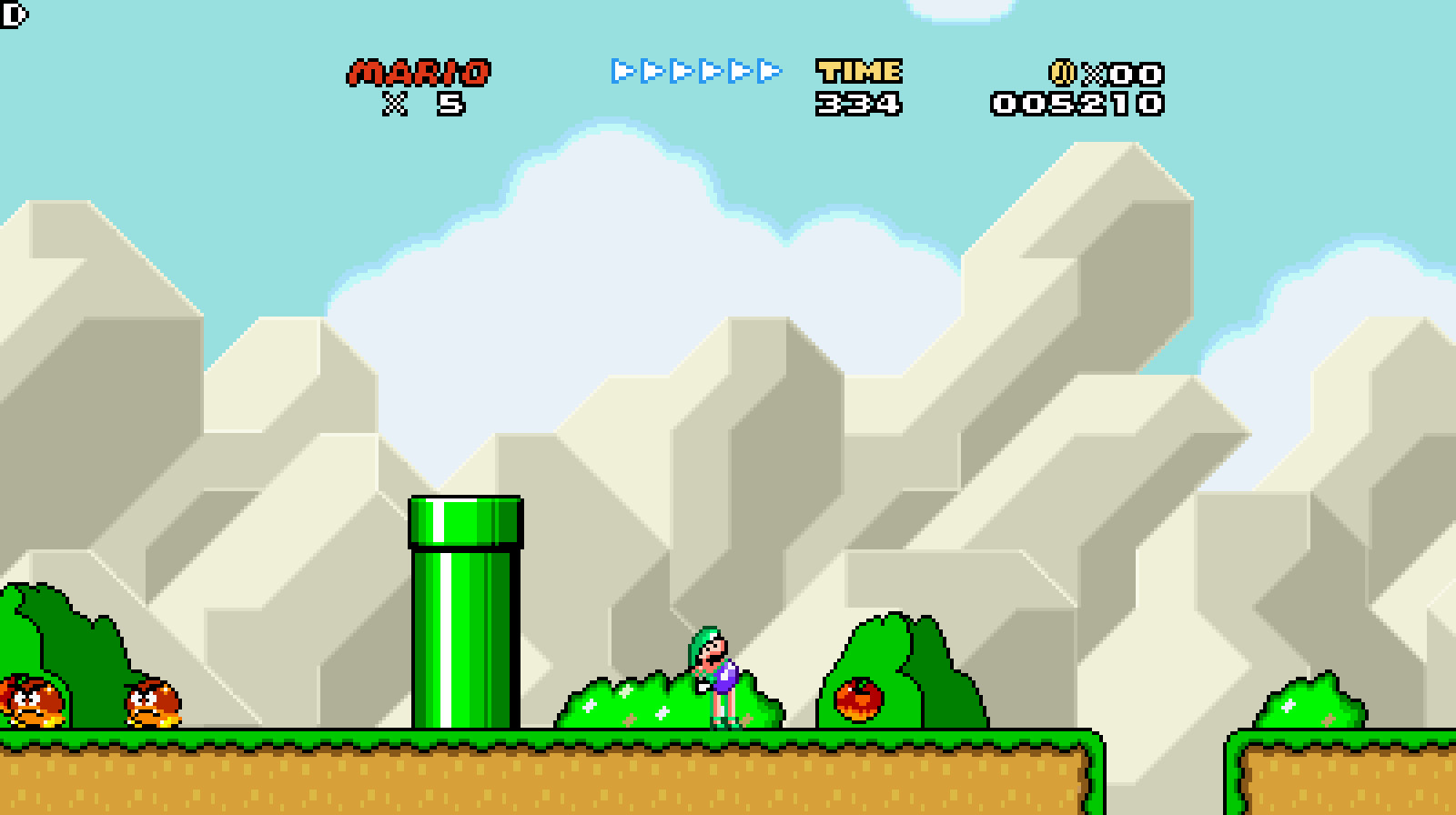
Task: Click the timer value 334
Action: (858, 103)
